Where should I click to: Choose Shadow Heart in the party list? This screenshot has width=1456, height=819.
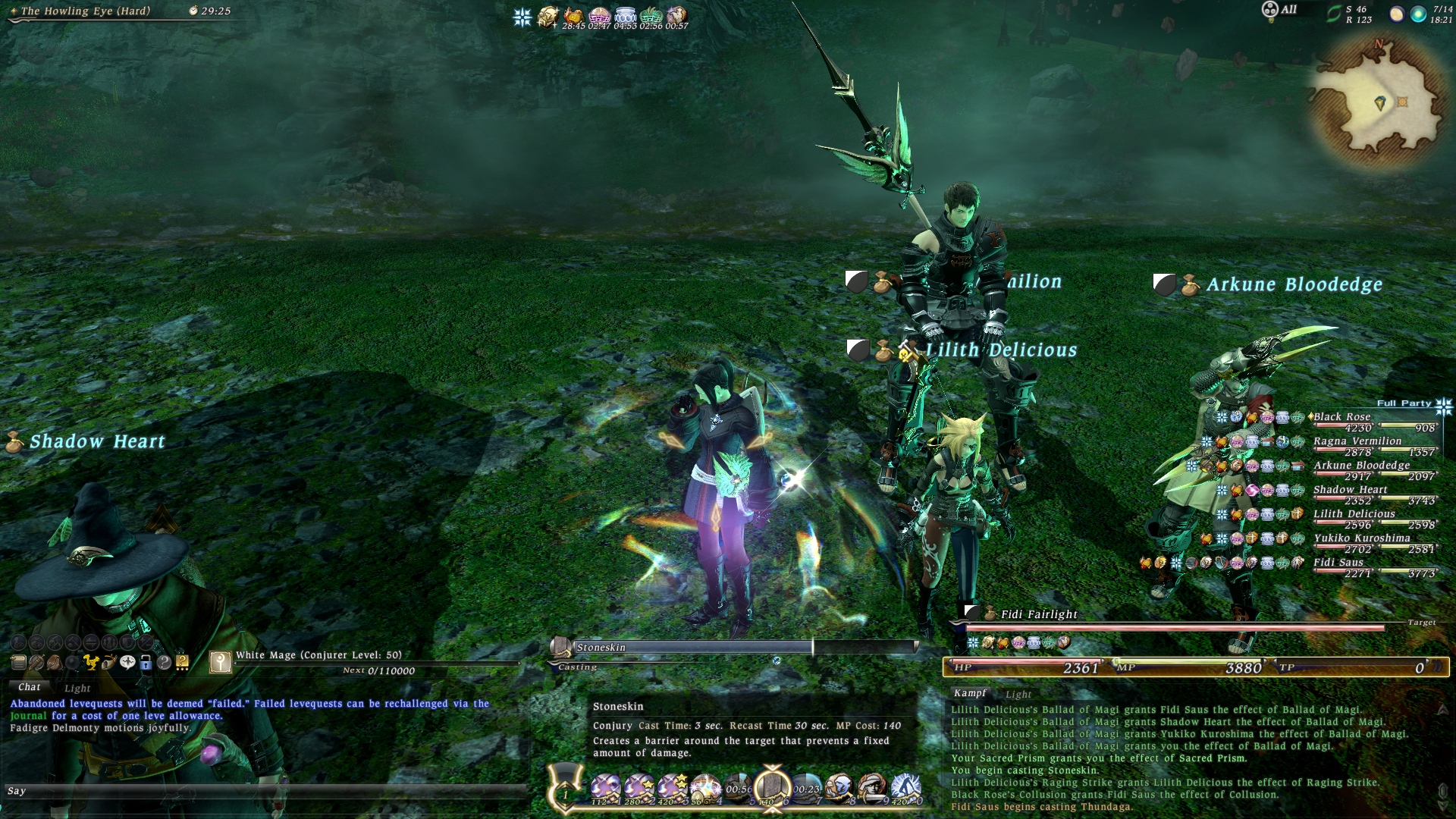[1350, 490]
